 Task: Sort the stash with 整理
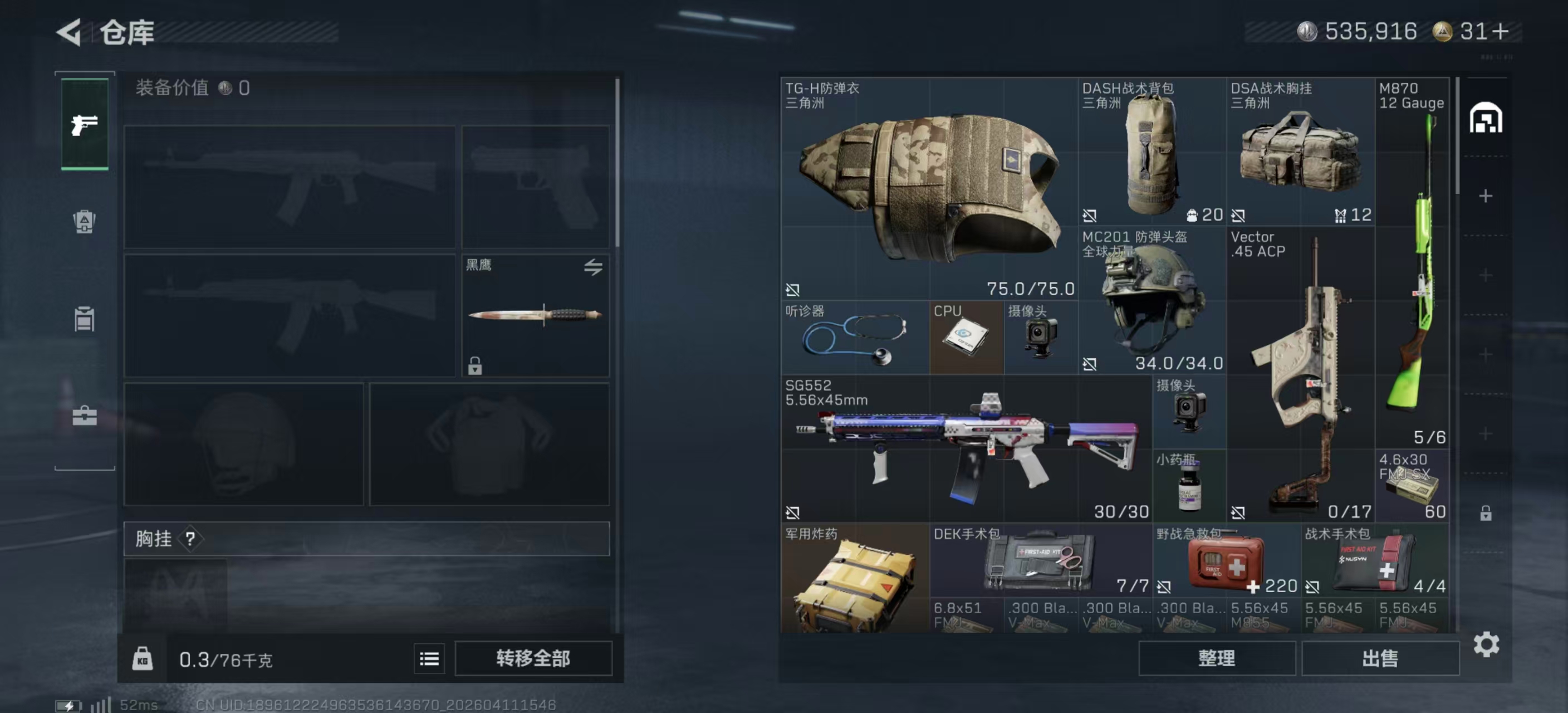(x=1216, y=658)
